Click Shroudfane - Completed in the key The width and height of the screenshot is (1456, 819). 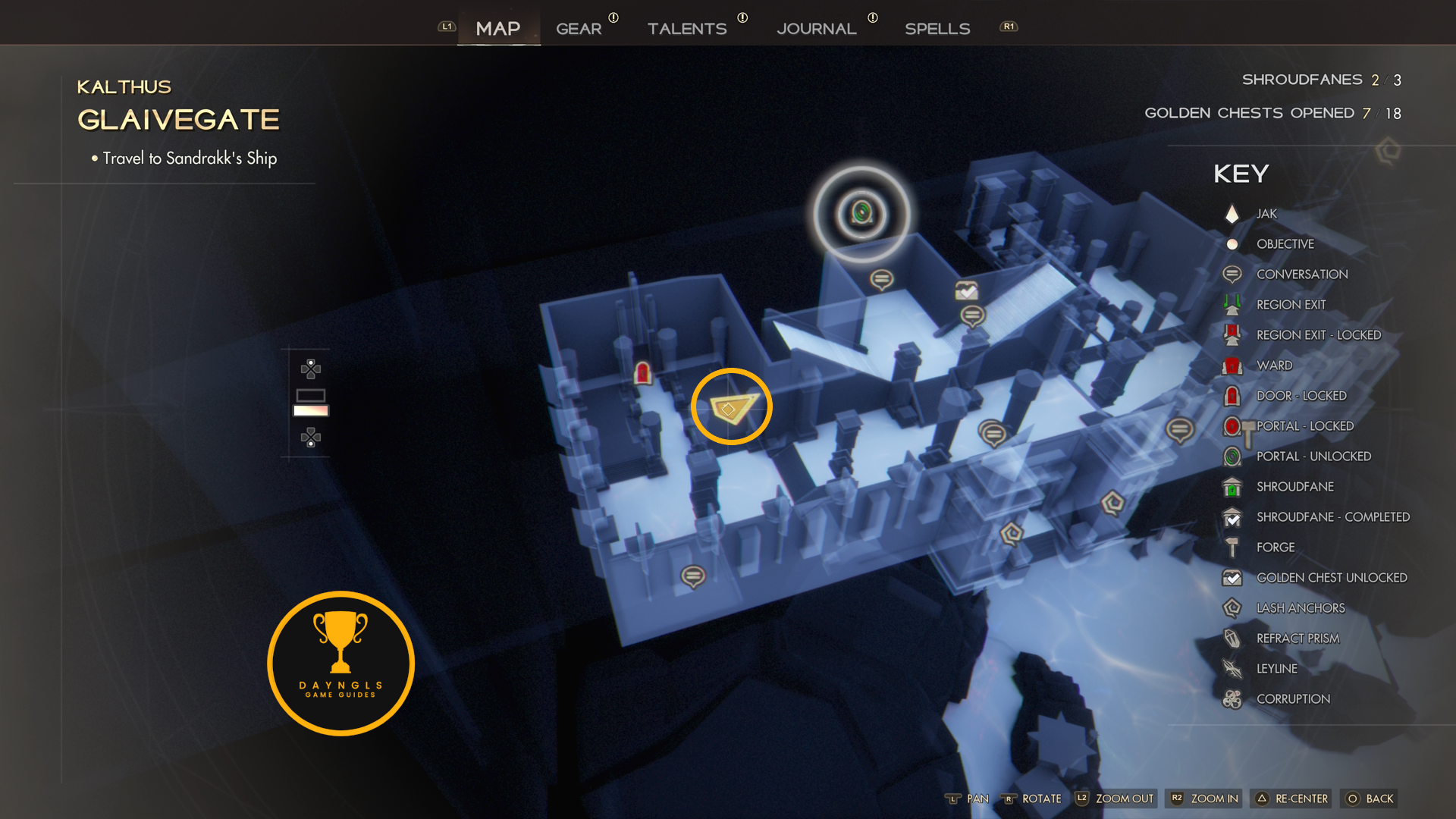1332,517
